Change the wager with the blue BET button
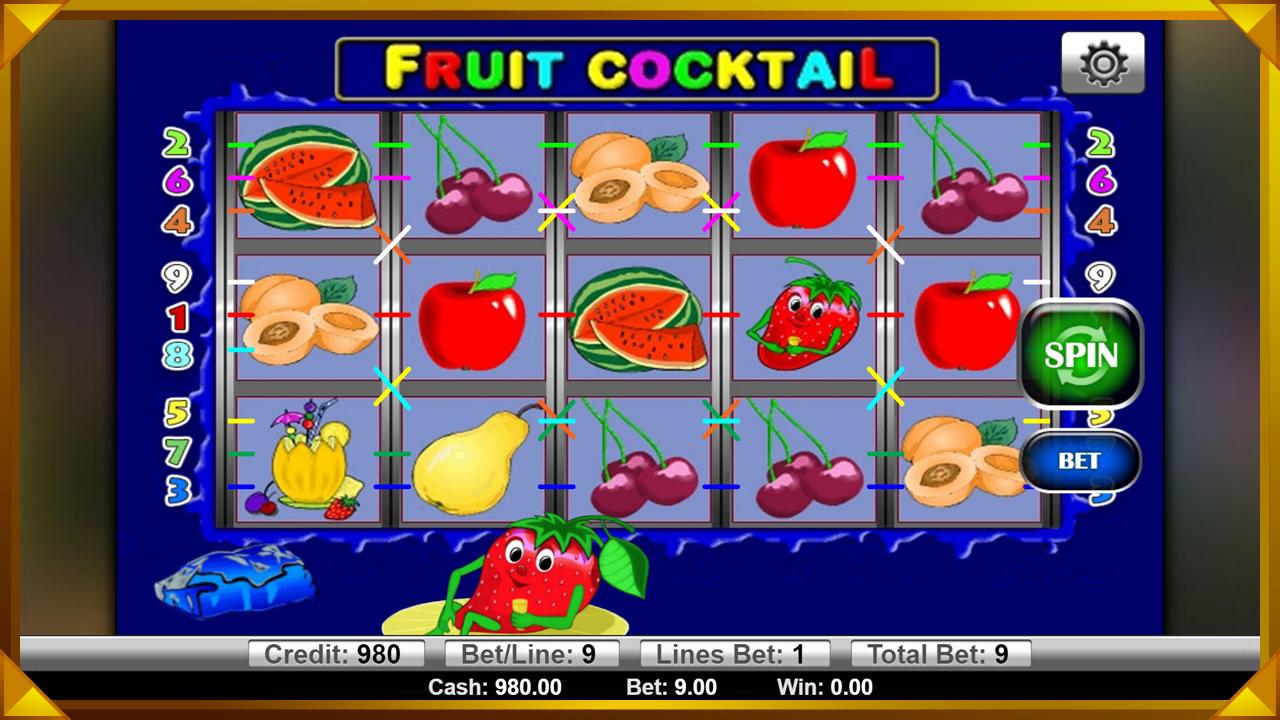This screenshot has height=720, width=1280. (x=1080, y=461)
